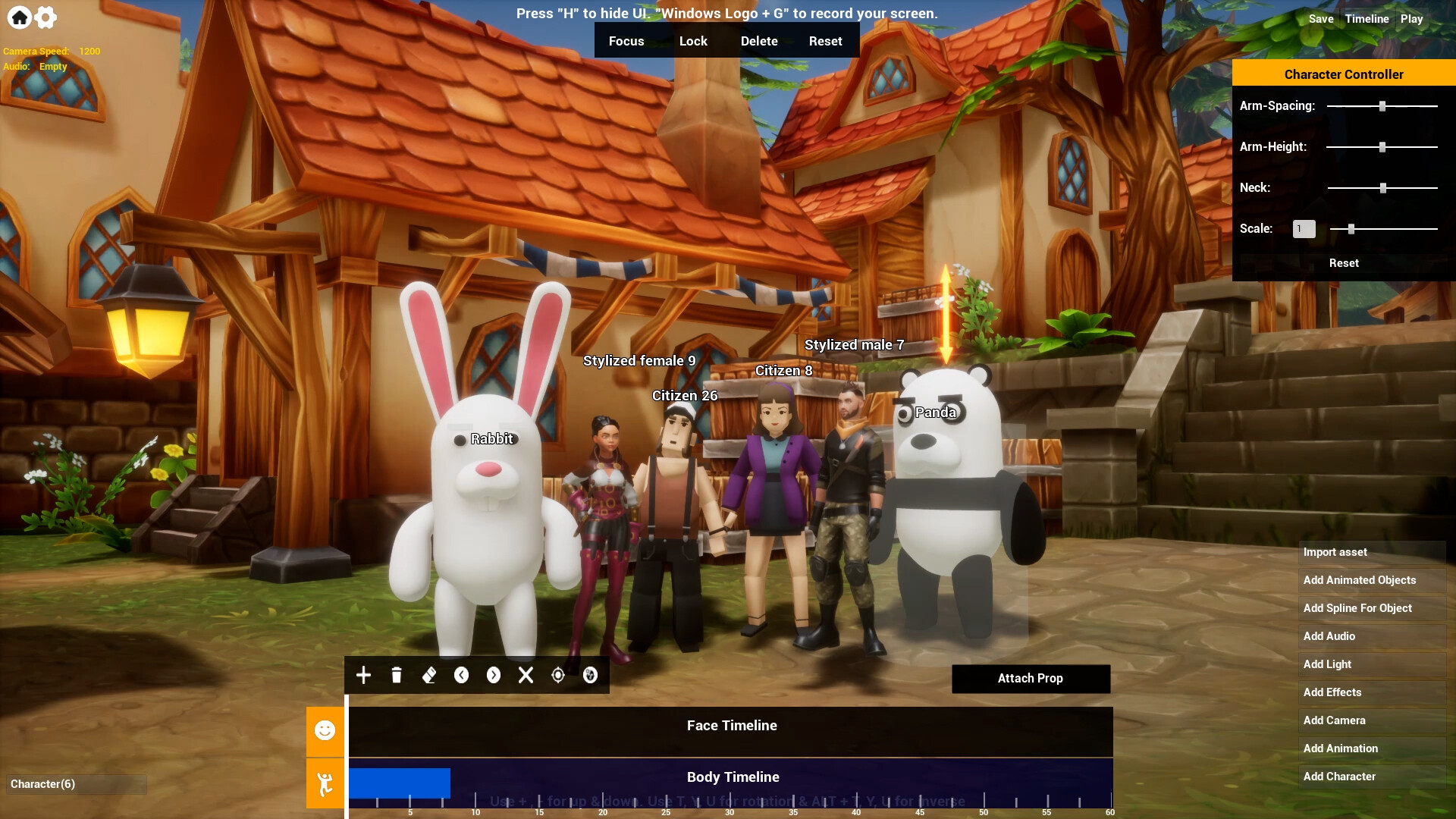Image resolution: width=1456 pixels, height=819 pixels.
Task: Click Lock in the top toolbar
Action: pos(693,40)
